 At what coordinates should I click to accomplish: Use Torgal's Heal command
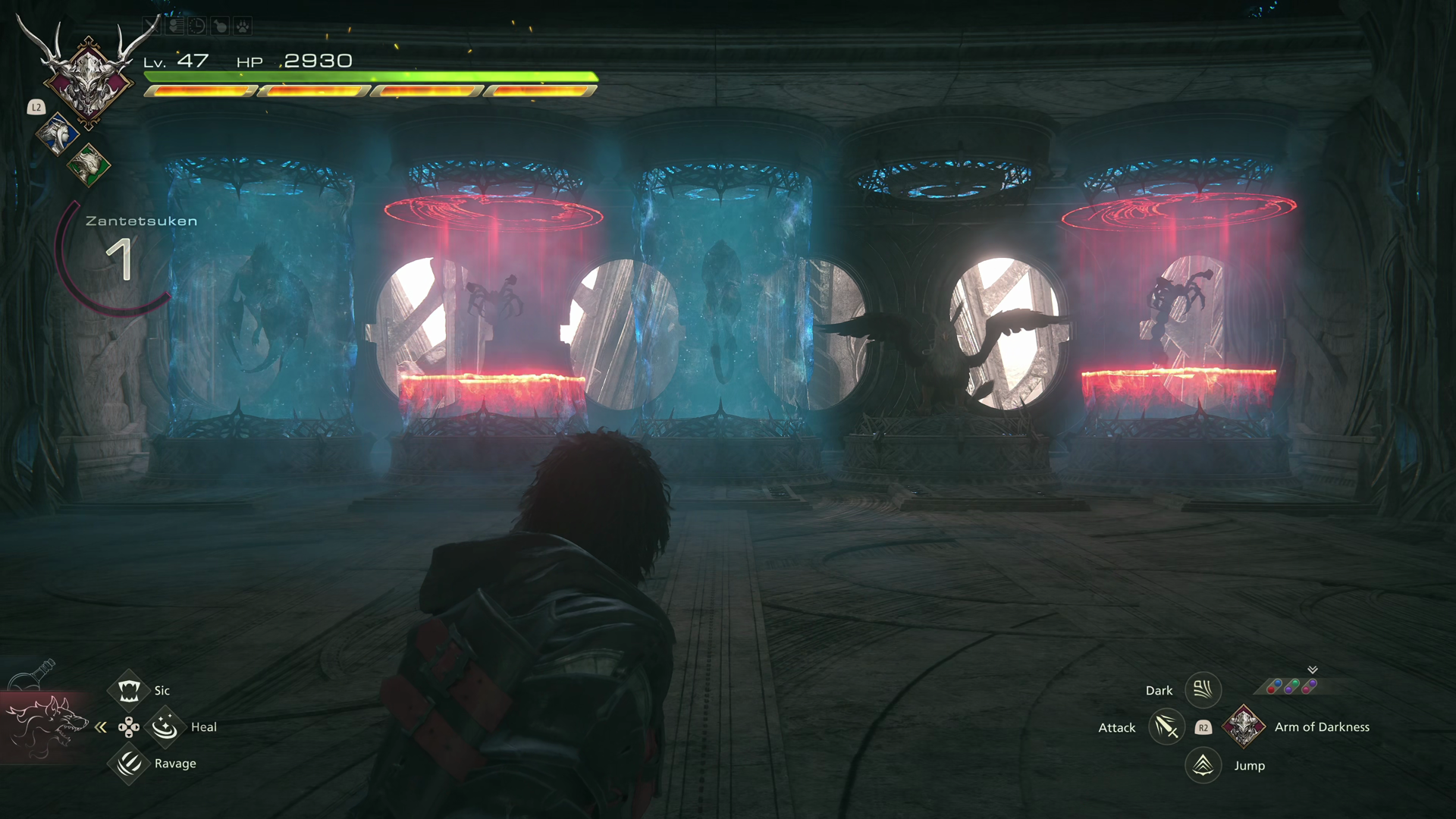(x=164, y=727)
